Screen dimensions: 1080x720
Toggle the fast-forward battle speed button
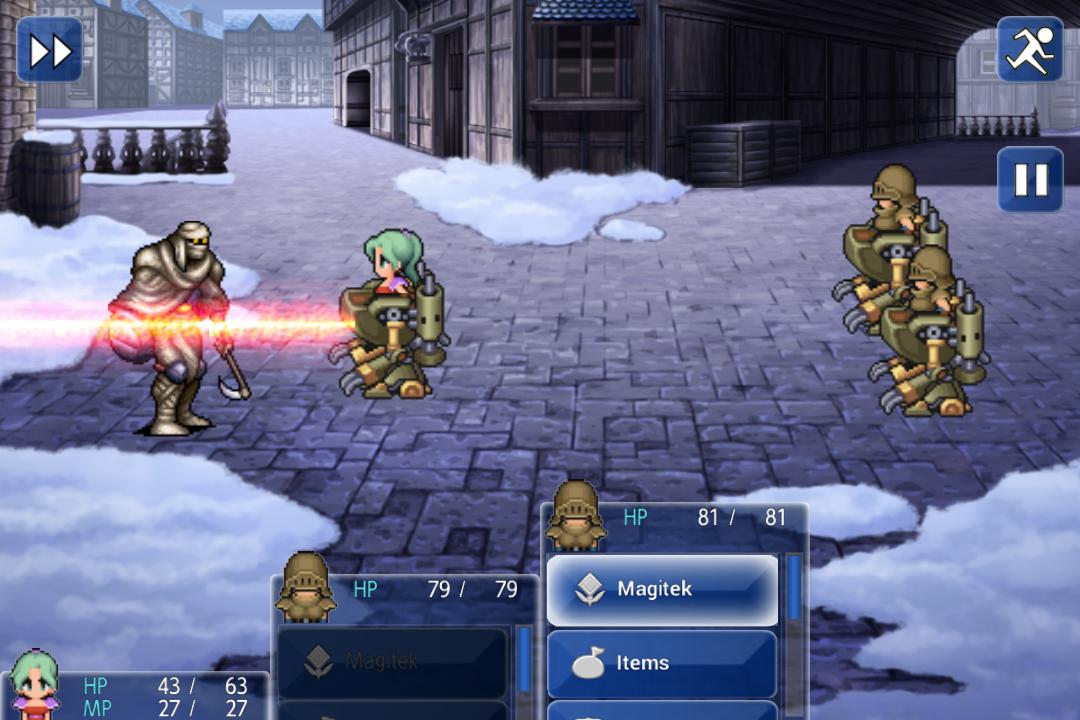tap(49, 50)
